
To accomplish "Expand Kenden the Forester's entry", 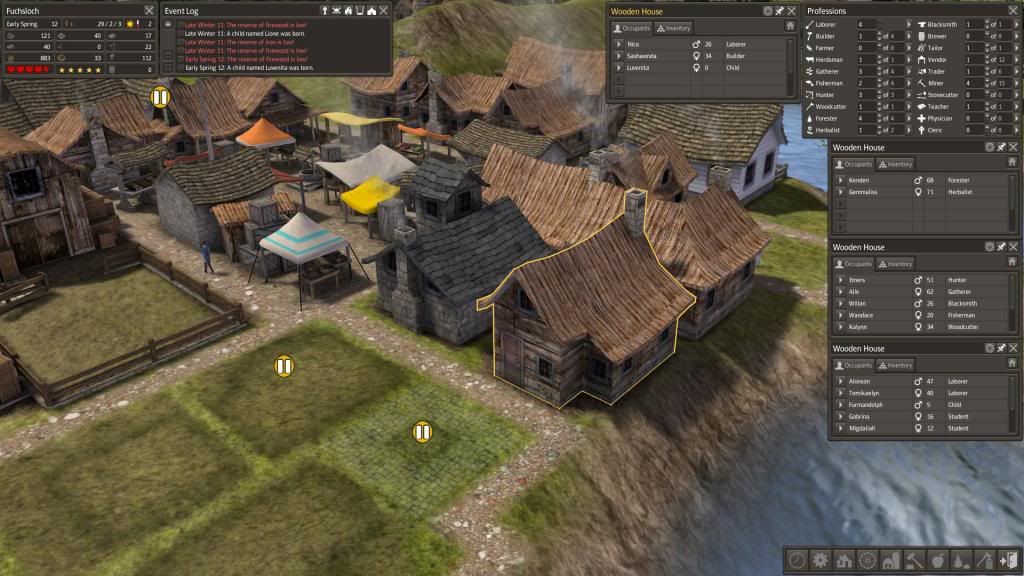I will [x=840, y=180].
